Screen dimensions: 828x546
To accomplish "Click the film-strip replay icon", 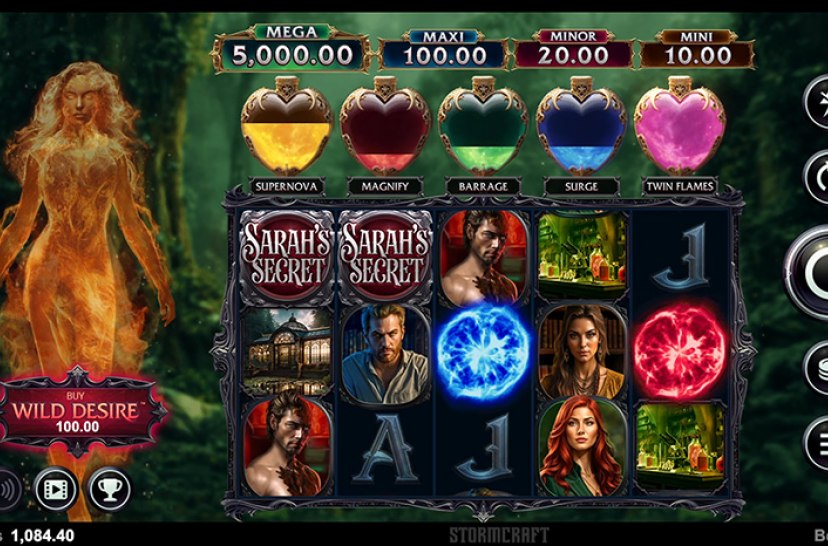I will [55, 489].
